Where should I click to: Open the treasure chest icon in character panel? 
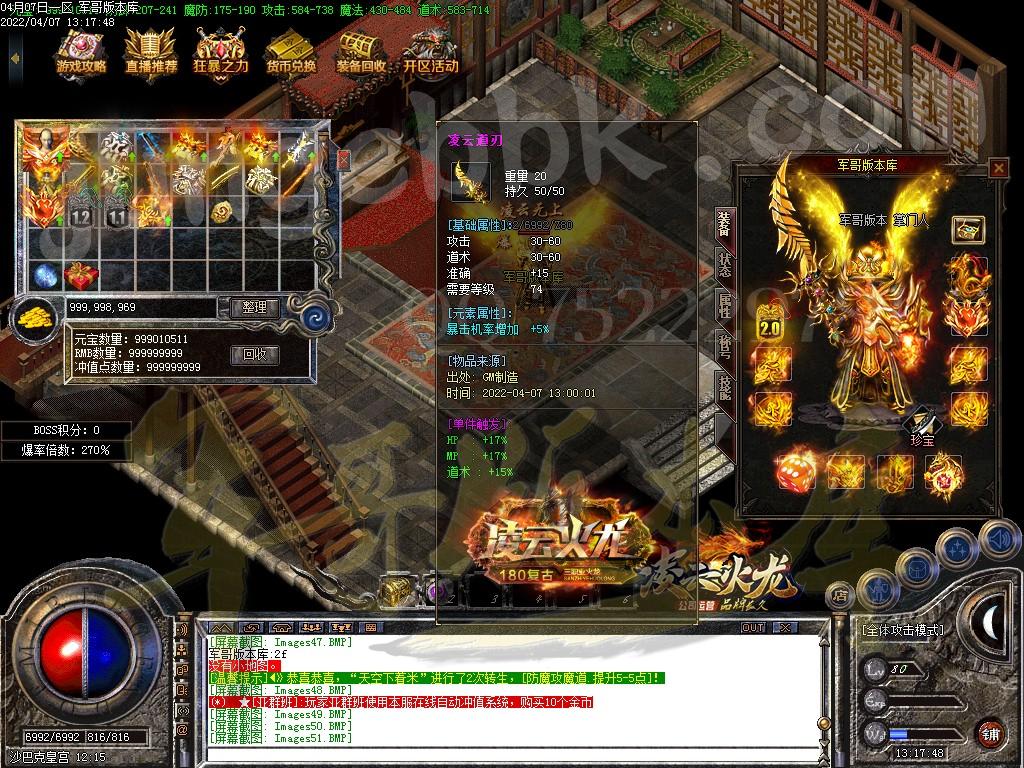[967, 228]
